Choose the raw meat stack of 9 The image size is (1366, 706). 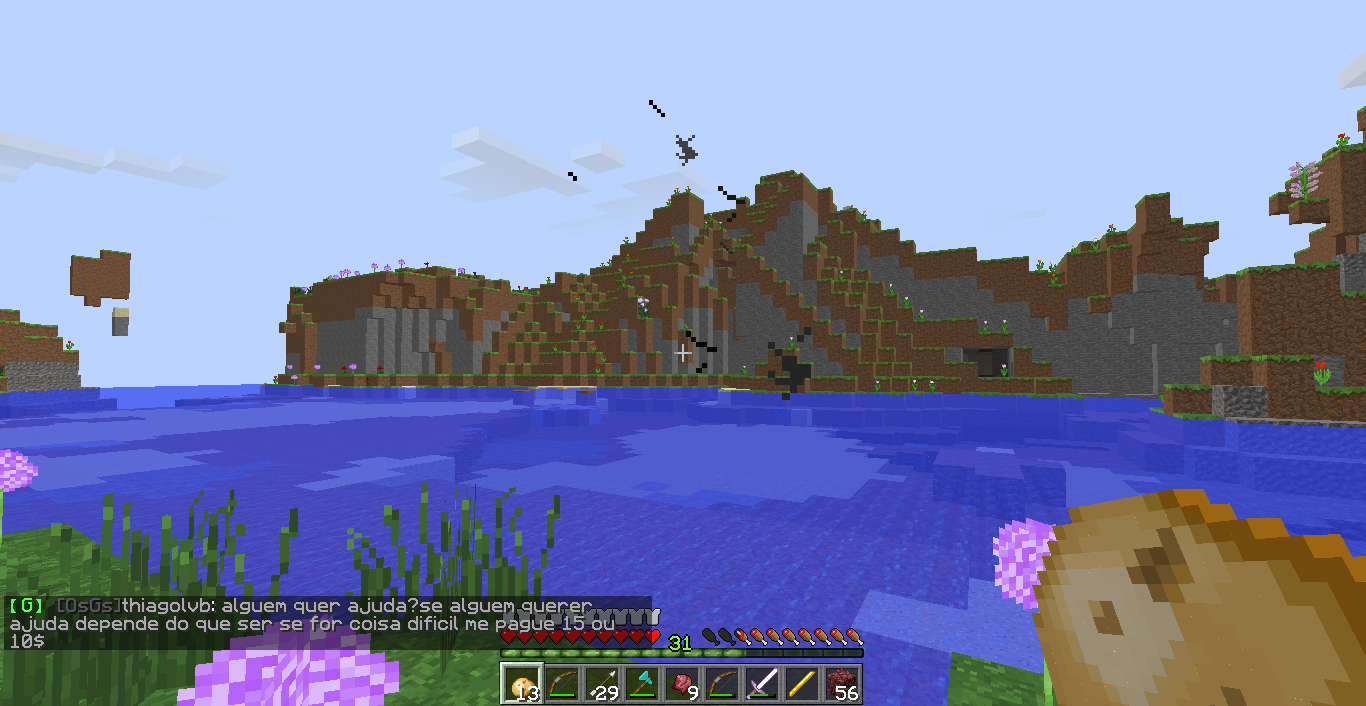681,685
